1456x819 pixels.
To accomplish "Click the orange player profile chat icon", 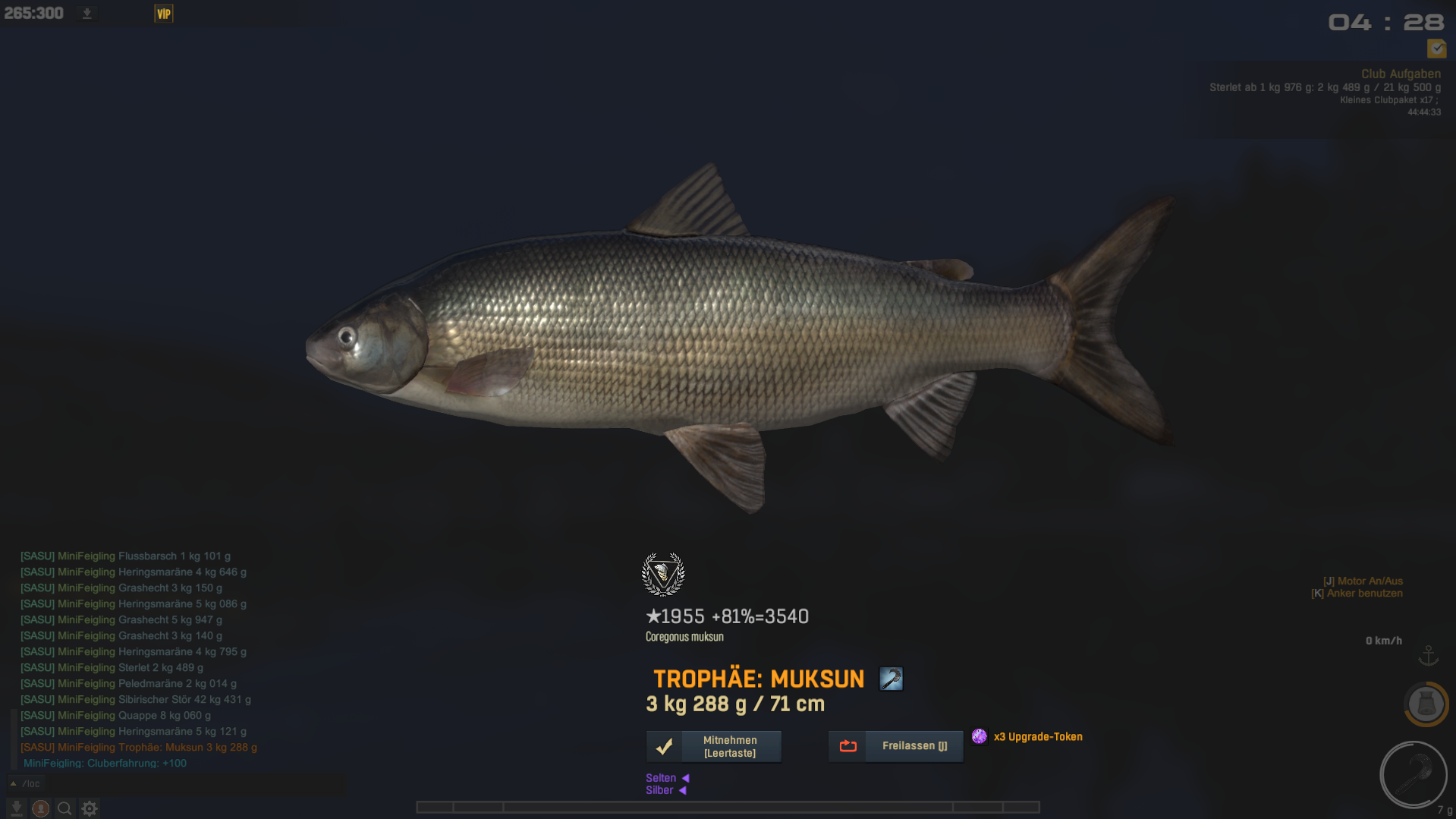I will tap(41, 808).
